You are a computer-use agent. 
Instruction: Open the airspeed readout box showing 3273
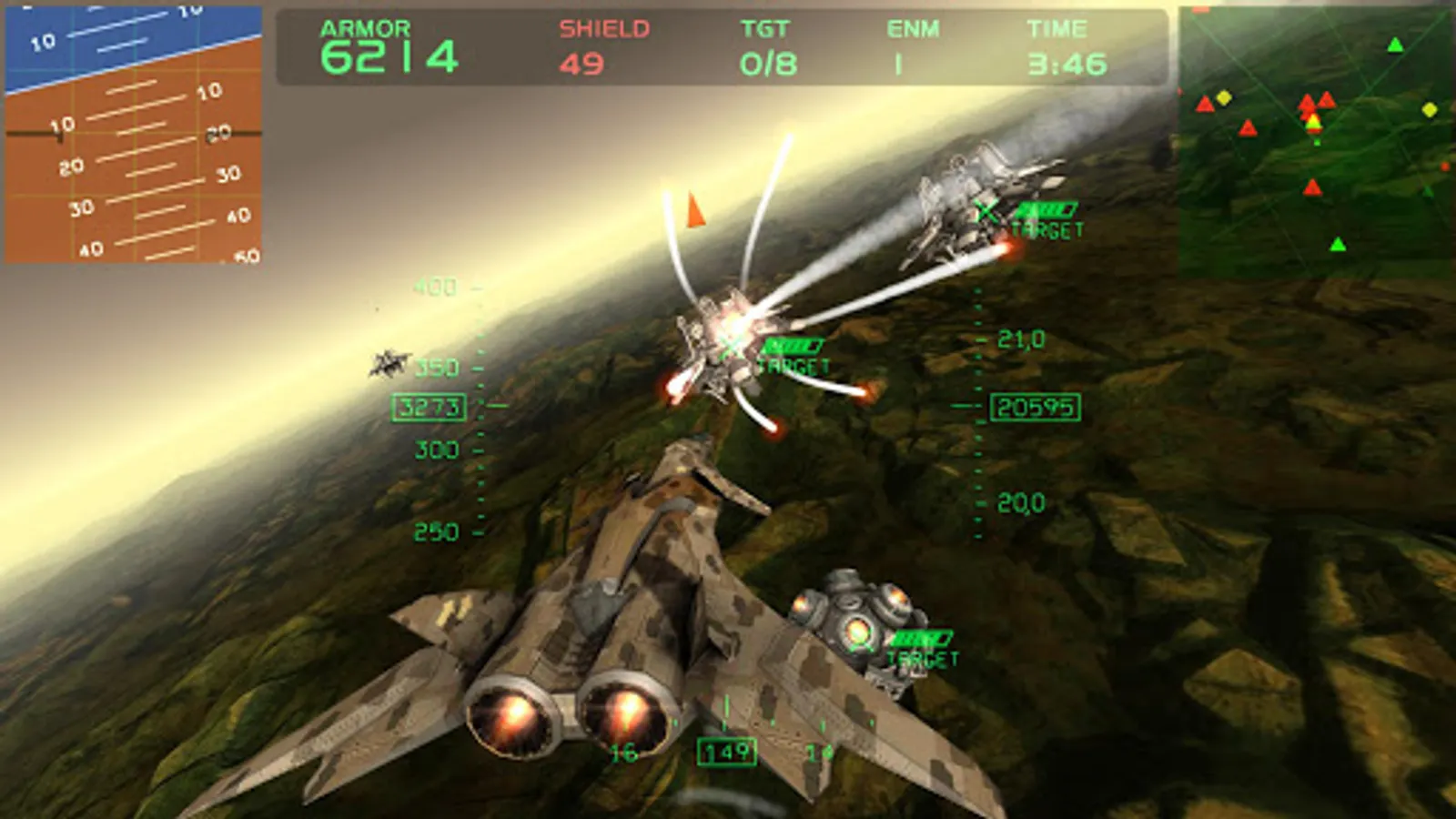[428, 408]
